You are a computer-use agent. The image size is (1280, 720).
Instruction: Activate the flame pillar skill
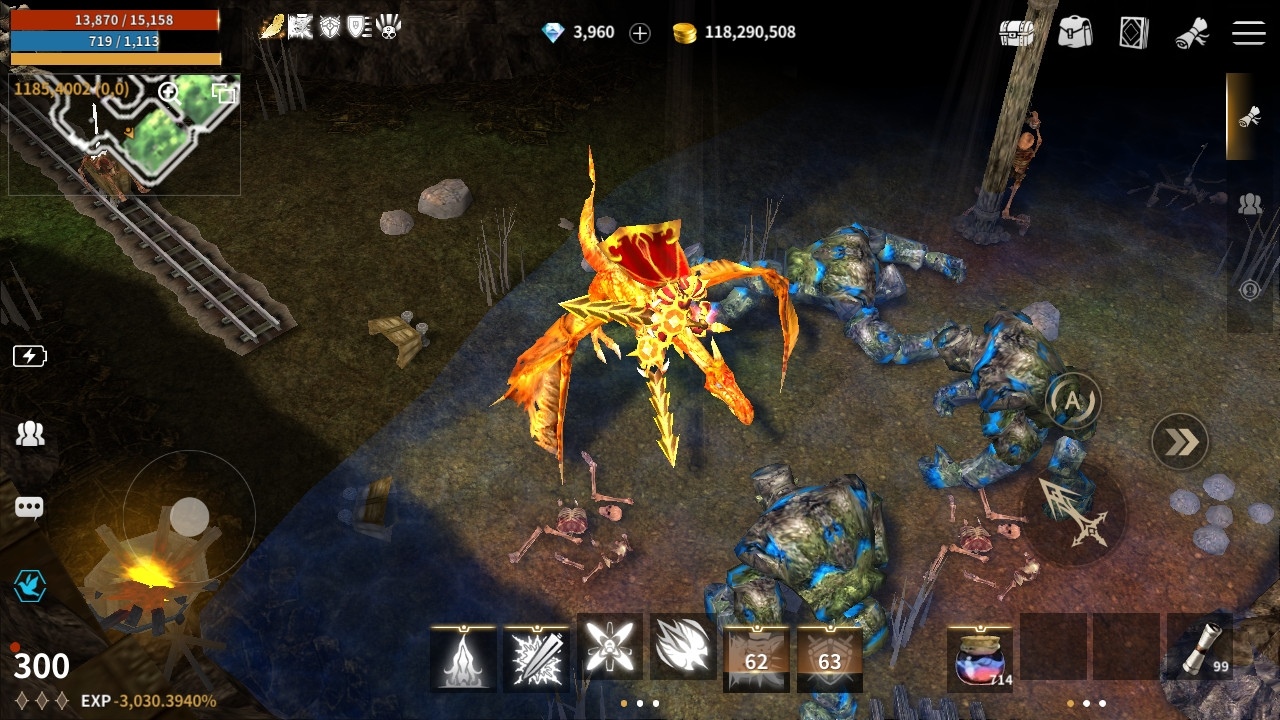coord(463,658)
